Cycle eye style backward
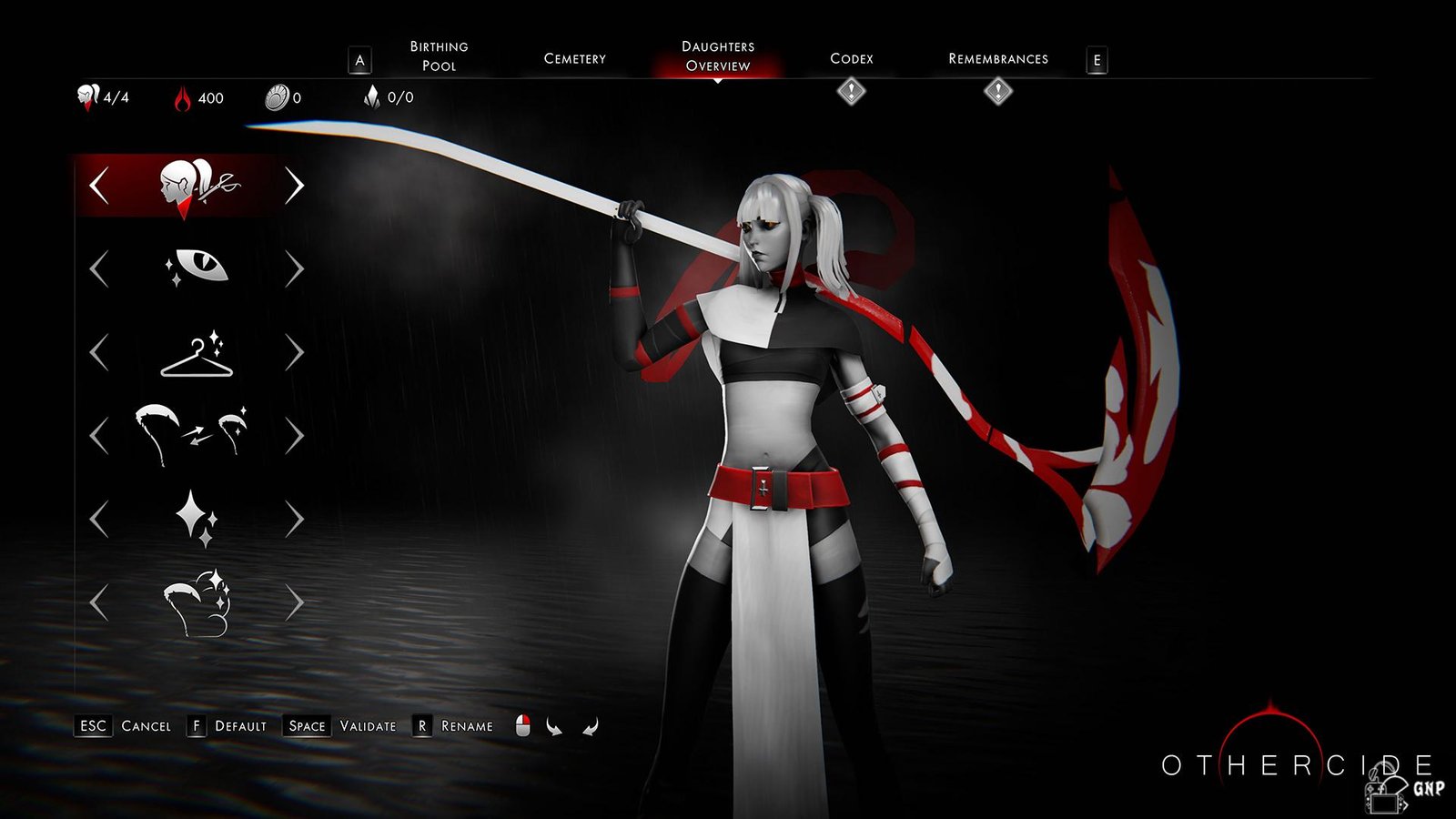This screenshot has width=1456, height=819. 99,269
